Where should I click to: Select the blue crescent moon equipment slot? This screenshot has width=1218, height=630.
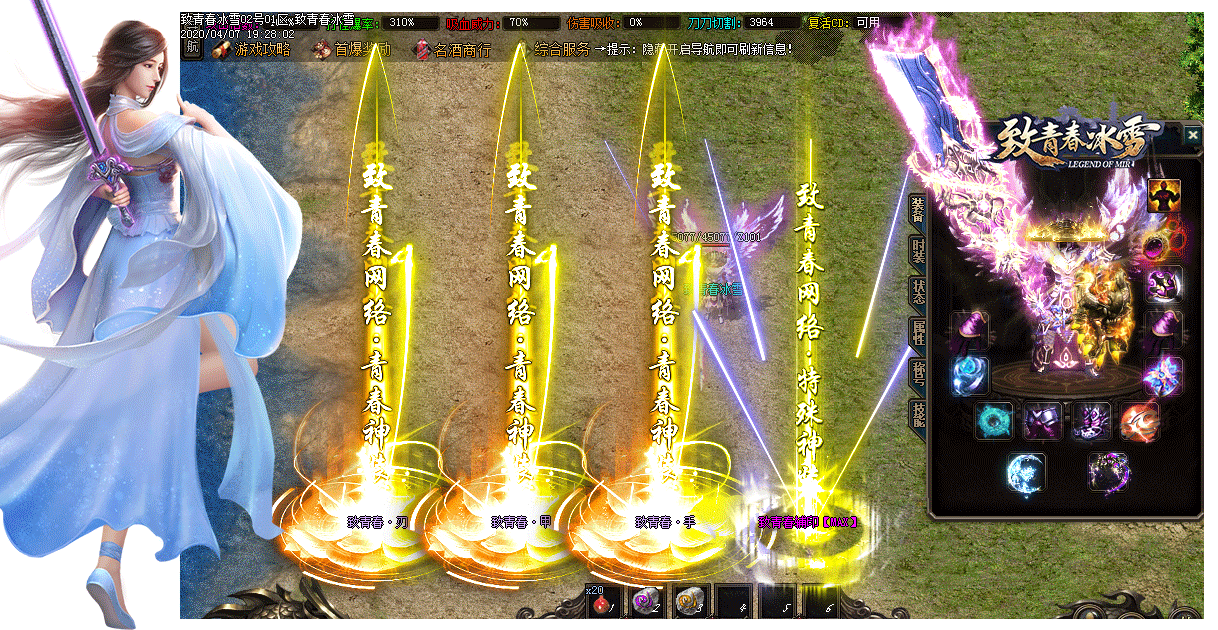[x=1026, y=471]
